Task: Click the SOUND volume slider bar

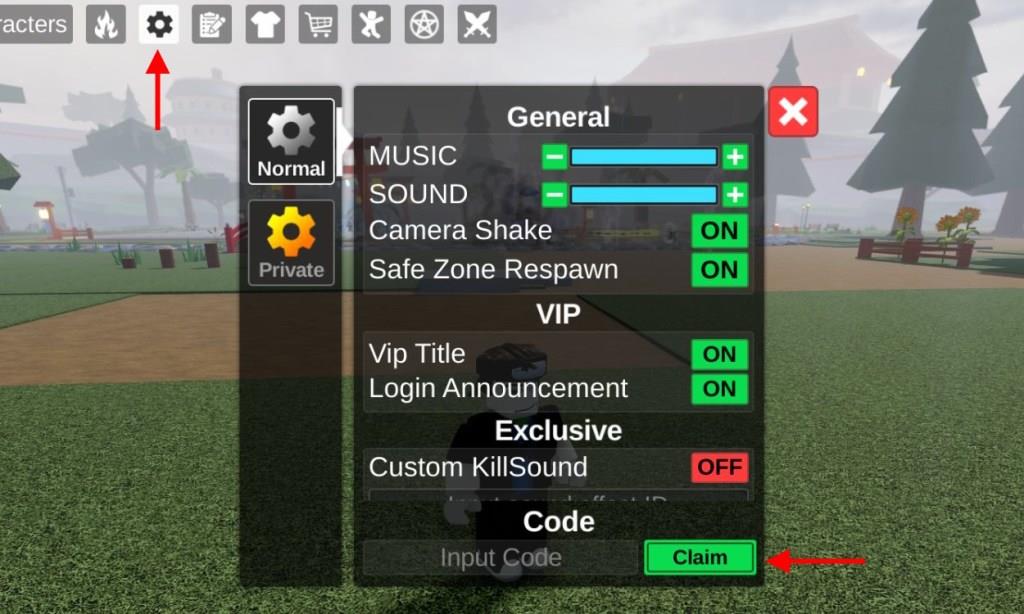Action: [644, 194]
